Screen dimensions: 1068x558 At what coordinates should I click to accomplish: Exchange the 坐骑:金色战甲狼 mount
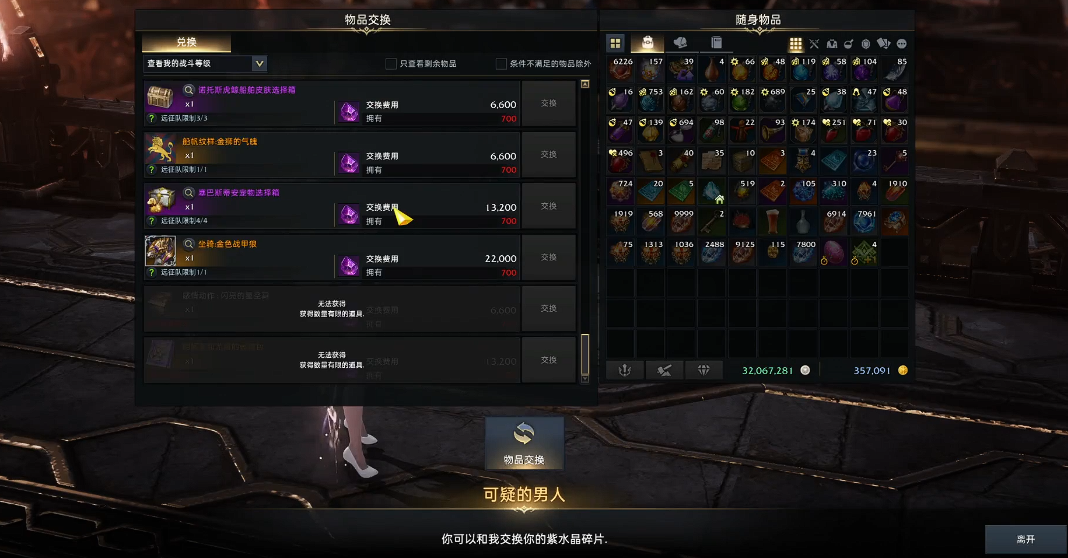point(548,257)
